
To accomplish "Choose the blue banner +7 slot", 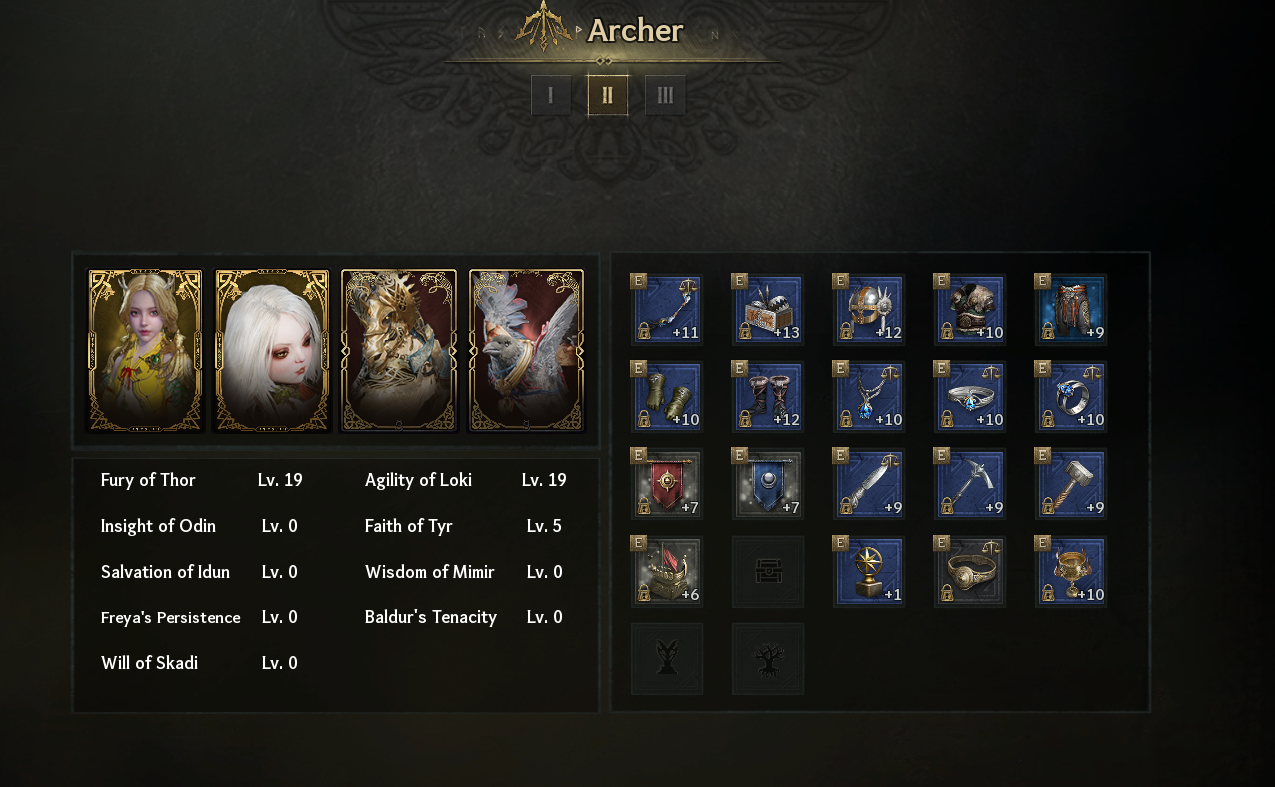I will point(768,484).
